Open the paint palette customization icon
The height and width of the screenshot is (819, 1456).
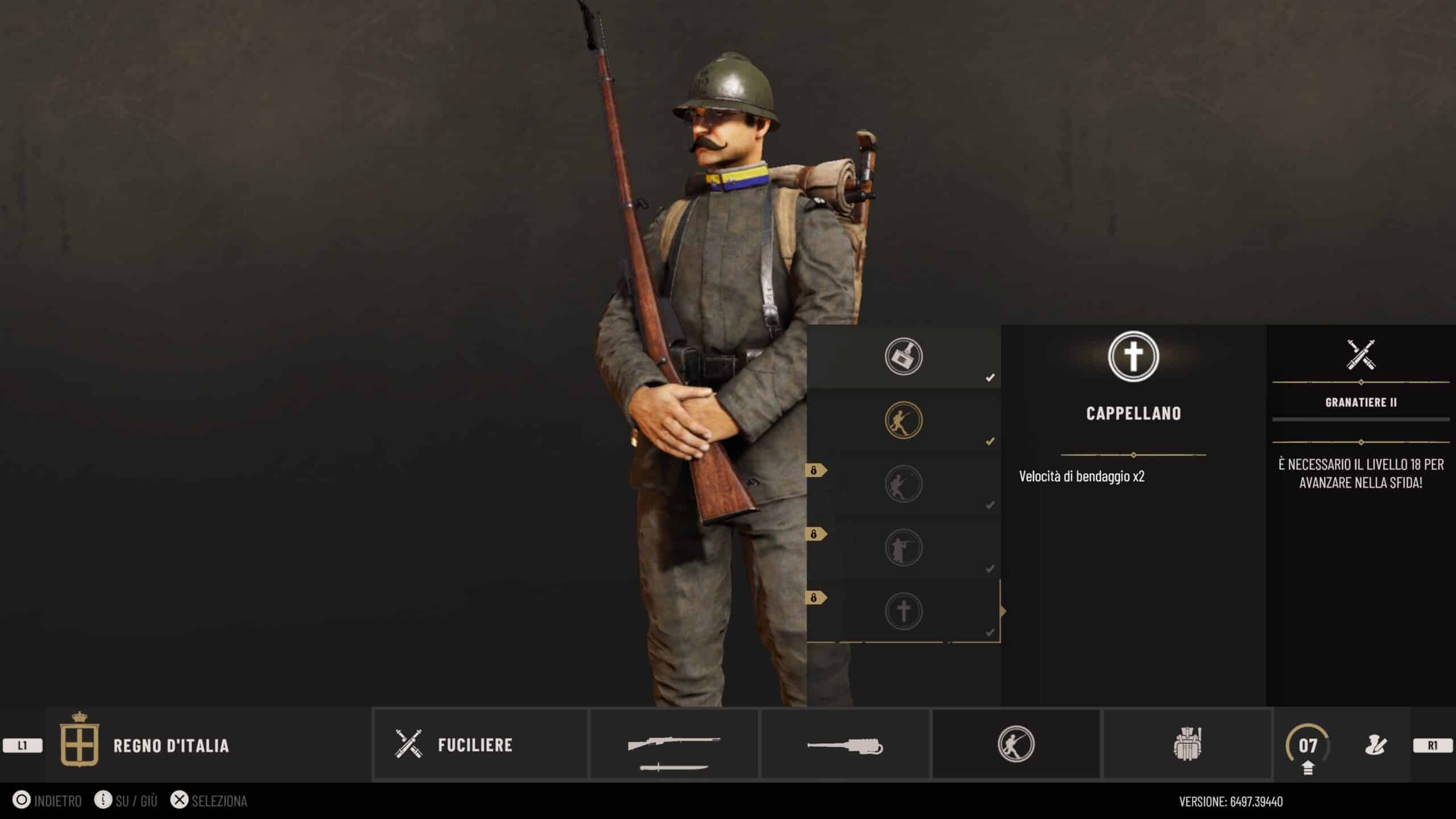pyautogui.click(x=1376, y=745)
